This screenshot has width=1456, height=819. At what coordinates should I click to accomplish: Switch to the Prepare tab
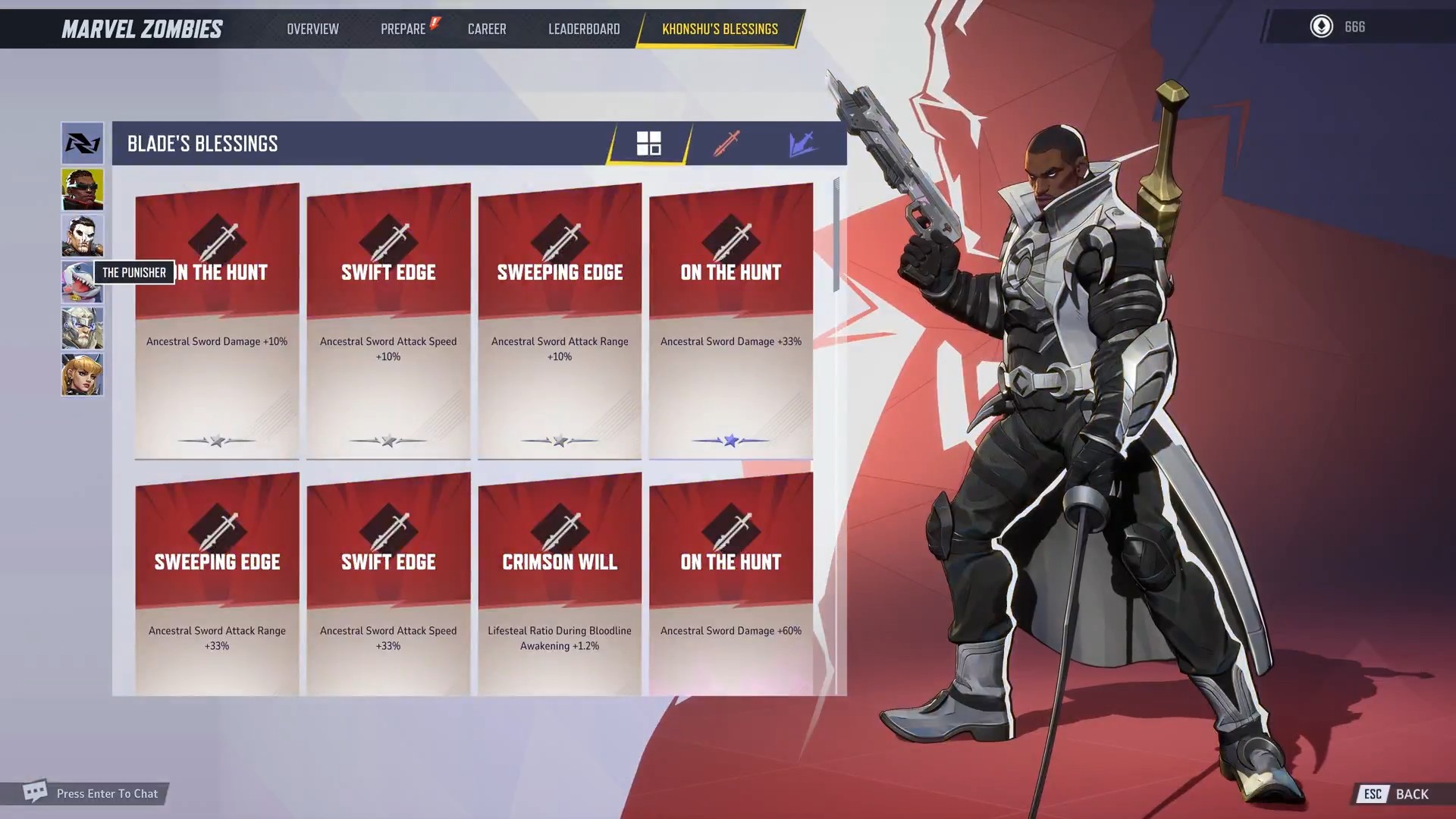[x=403, y=29]
